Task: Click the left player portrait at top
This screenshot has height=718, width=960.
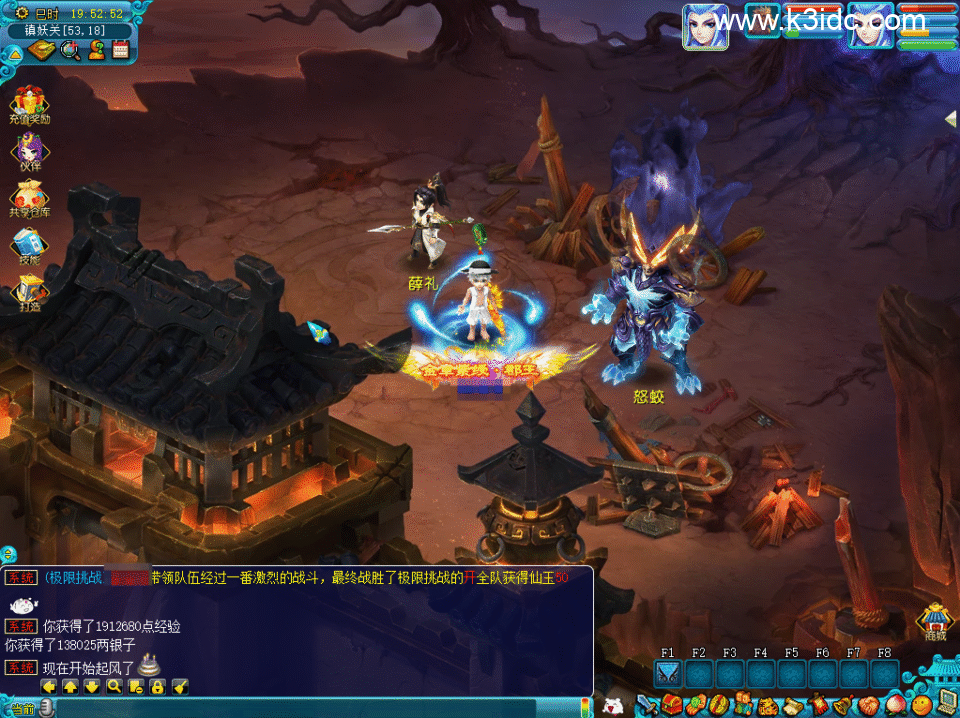Action: point(705,27)
